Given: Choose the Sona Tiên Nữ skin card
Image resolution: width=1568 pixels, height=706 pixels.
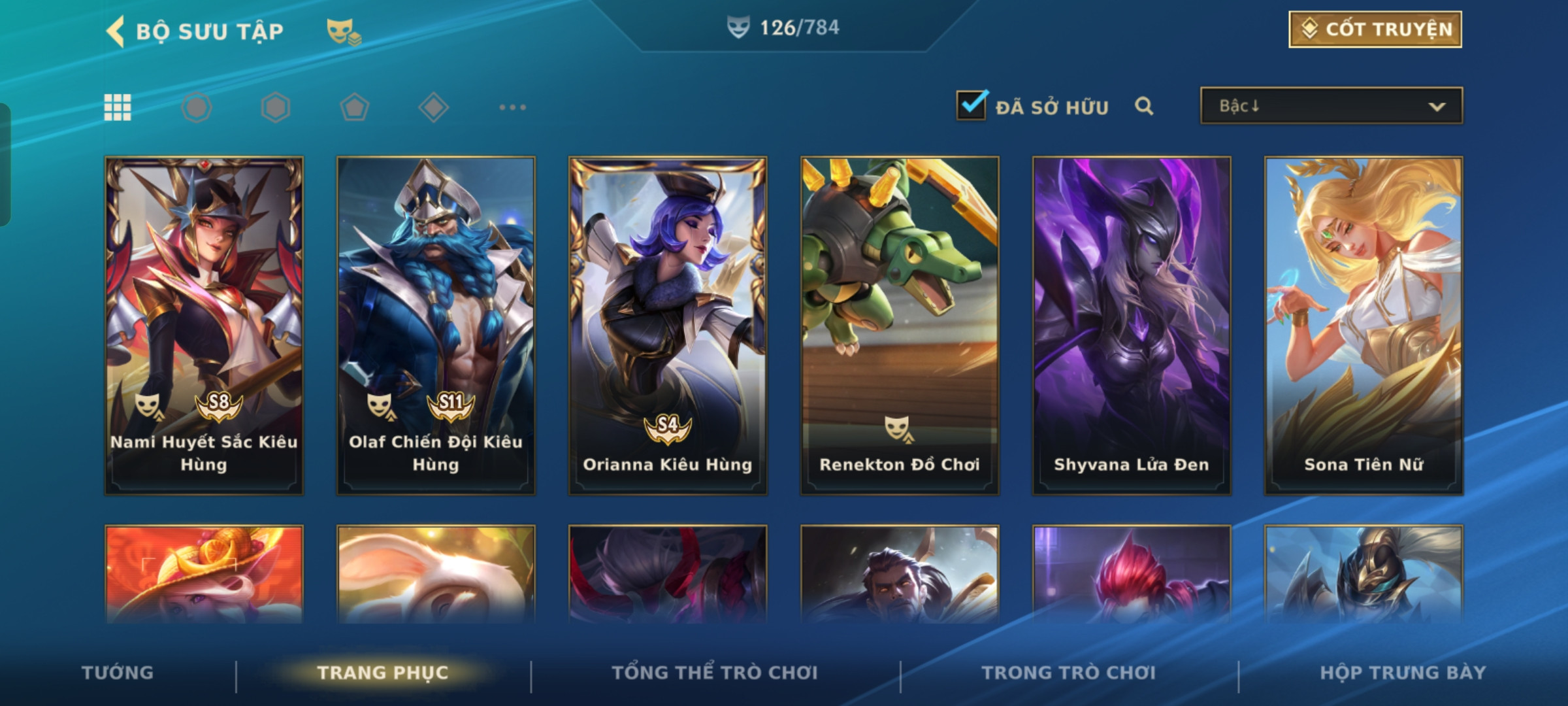Looking at the screenshot, I should (1364, 325).
